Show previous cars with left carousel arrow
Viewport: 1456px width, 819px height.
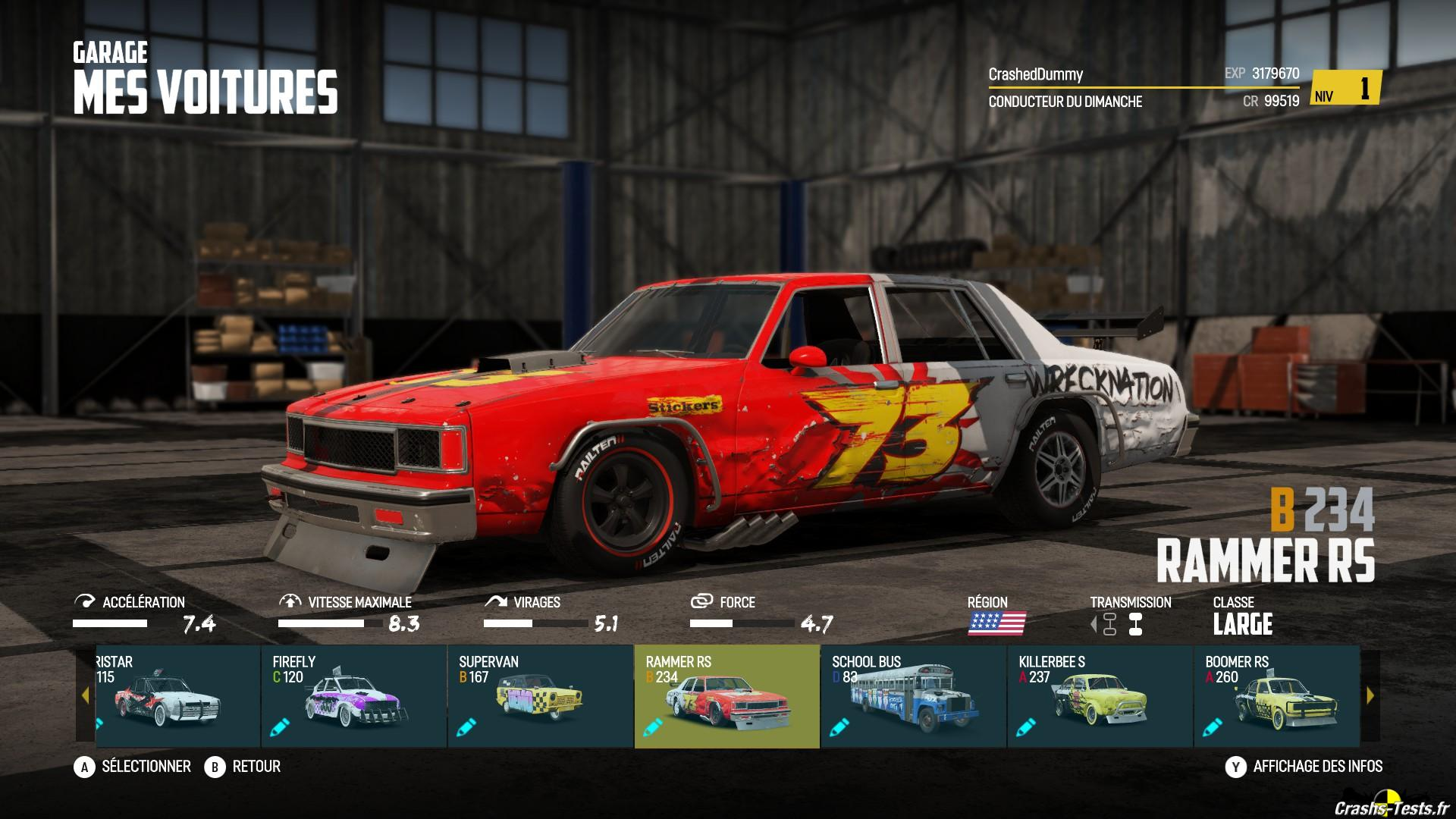(x=85, y=695)
